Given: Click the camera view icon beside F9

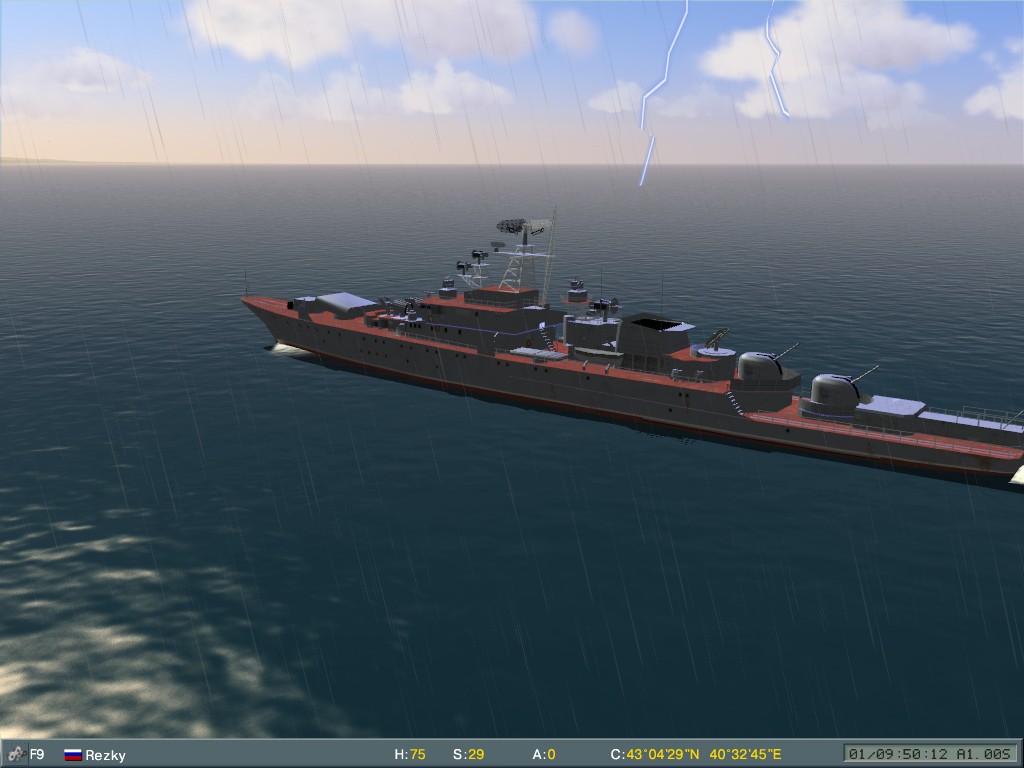Looking at the screenshot, I should click(15, 754).
